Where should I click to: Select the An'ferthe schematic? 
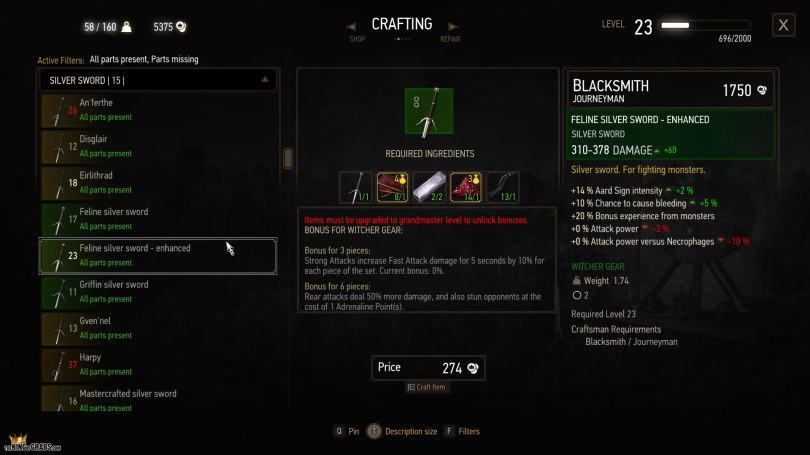point(158,110)
